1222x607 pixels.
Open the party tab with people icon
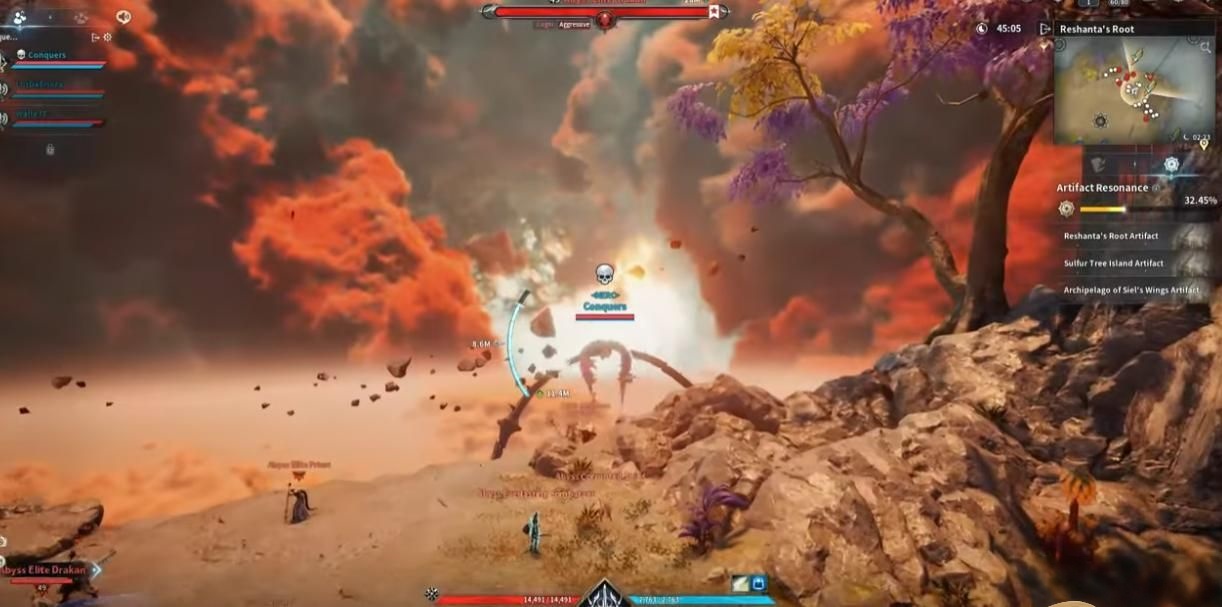20,17
